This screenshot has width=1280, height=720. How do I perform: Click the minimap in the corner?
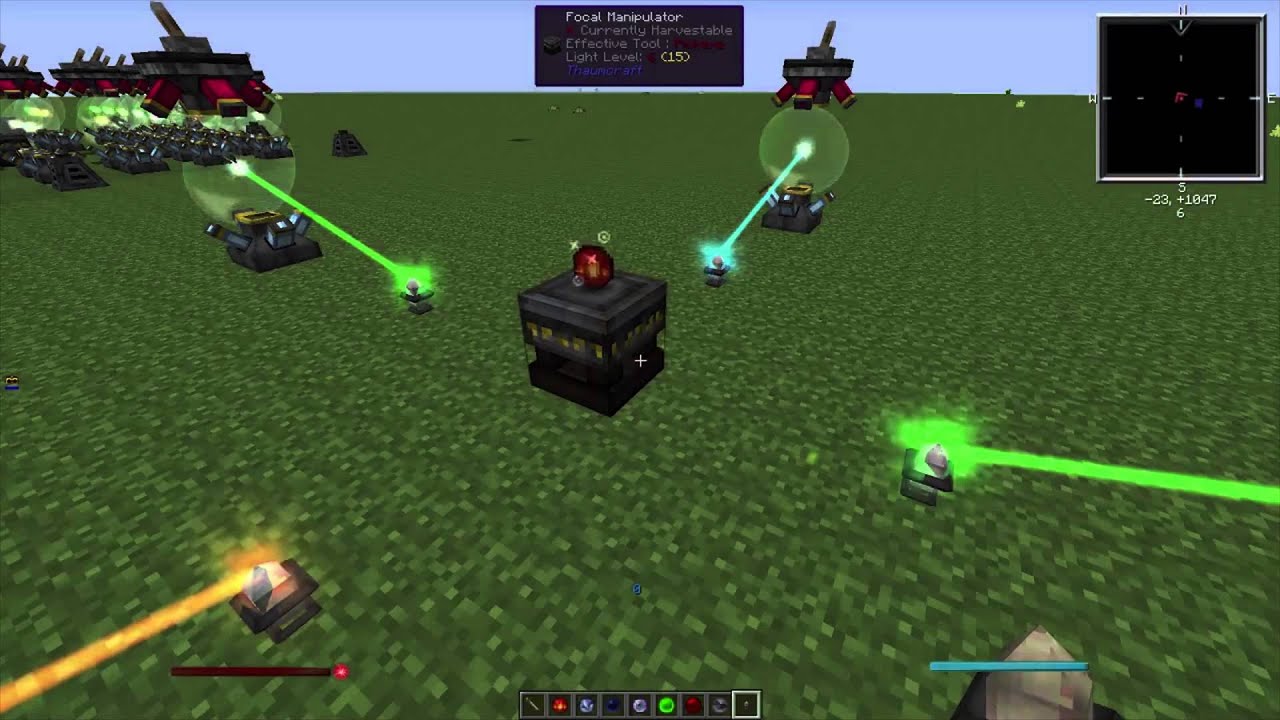(1180, 98)
